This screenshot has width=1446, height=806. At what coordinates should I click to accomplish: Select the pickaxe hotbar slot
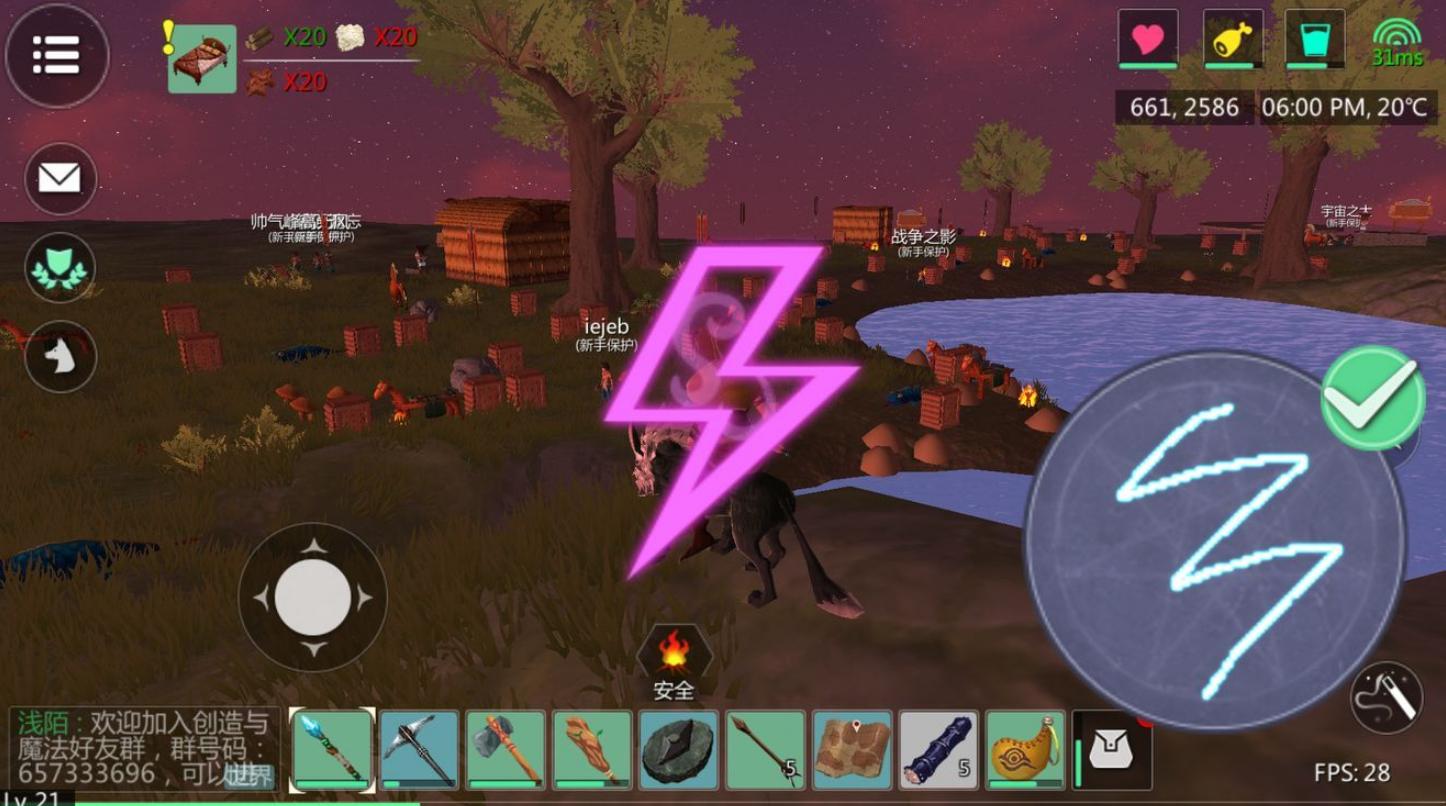(x=419, y=749)
